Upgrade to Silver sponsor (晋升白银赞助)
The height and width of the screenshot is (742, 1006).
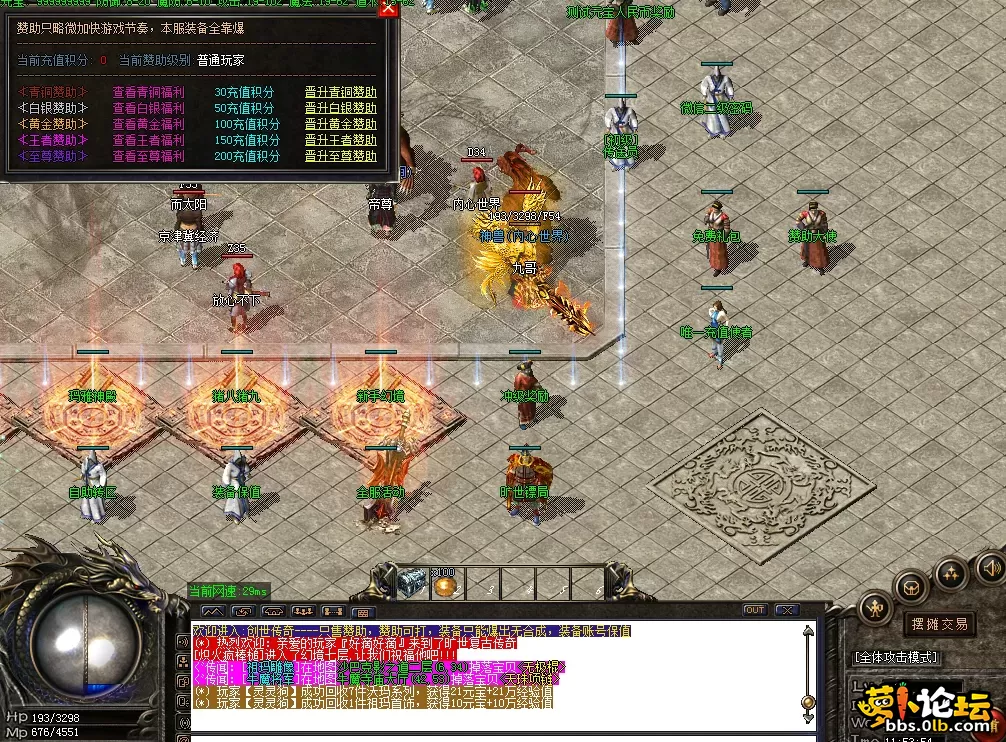point(340,108)
